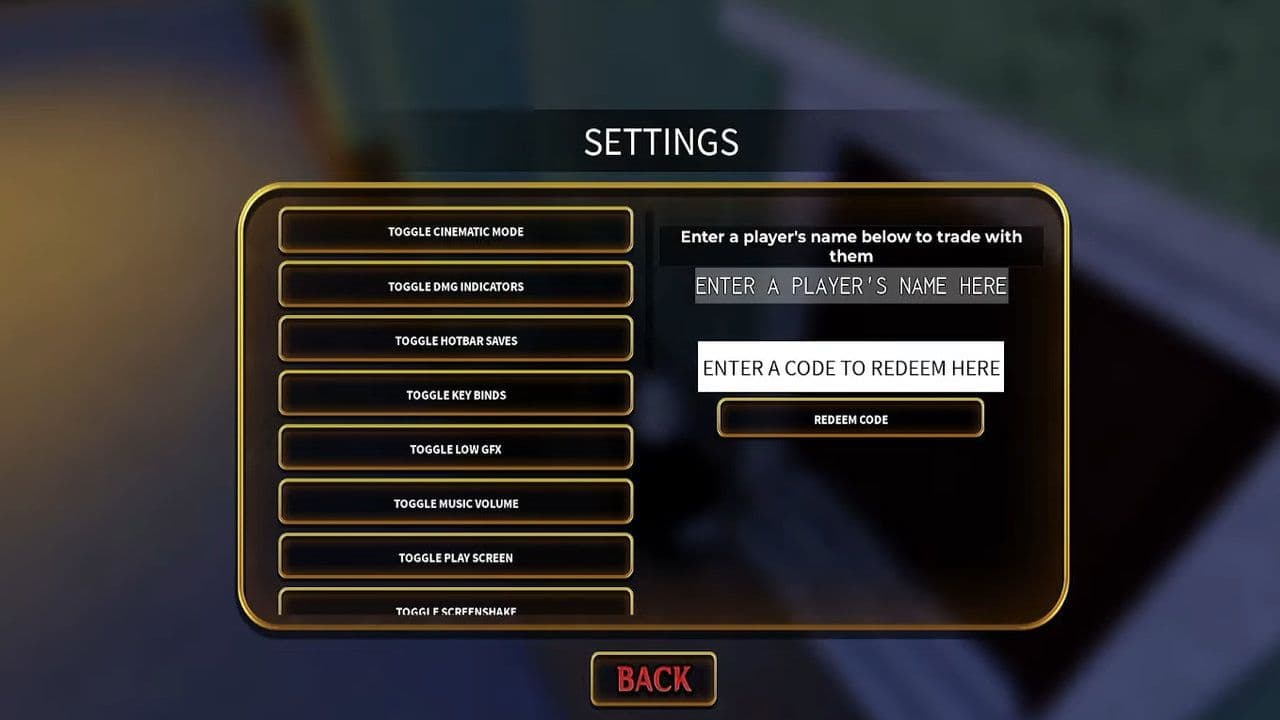Click the partially visible Toggle Screenshake option
The image size is (1280, 720).
coord(457,608)
